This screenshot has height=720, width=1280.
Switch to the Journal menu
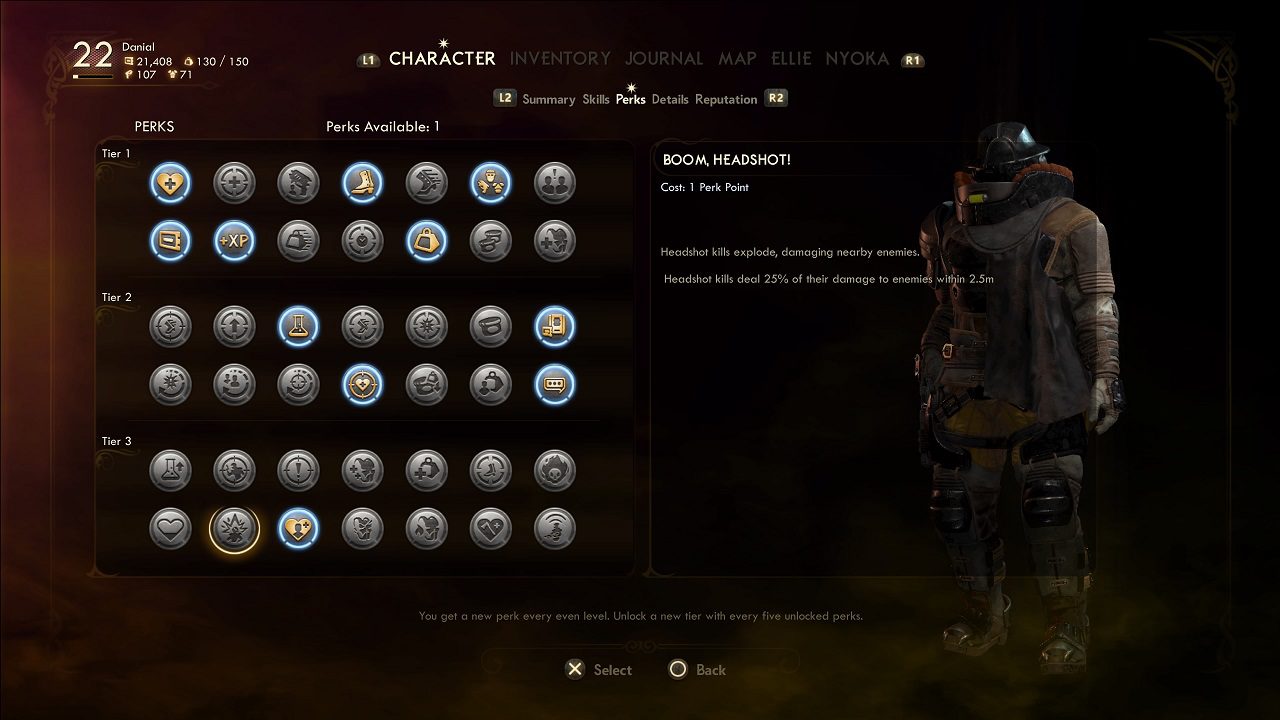point(664,59)
